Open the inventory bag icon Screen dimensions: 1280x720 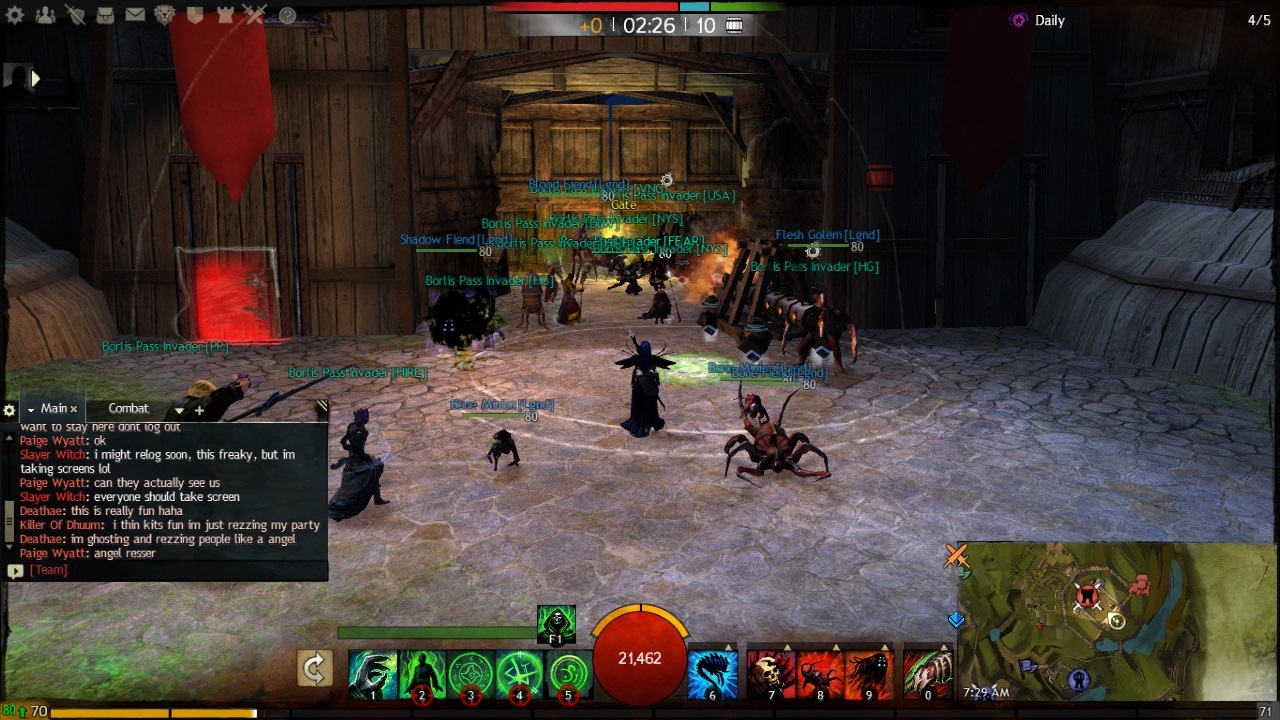pyautogui.click(x=105, y=15)
